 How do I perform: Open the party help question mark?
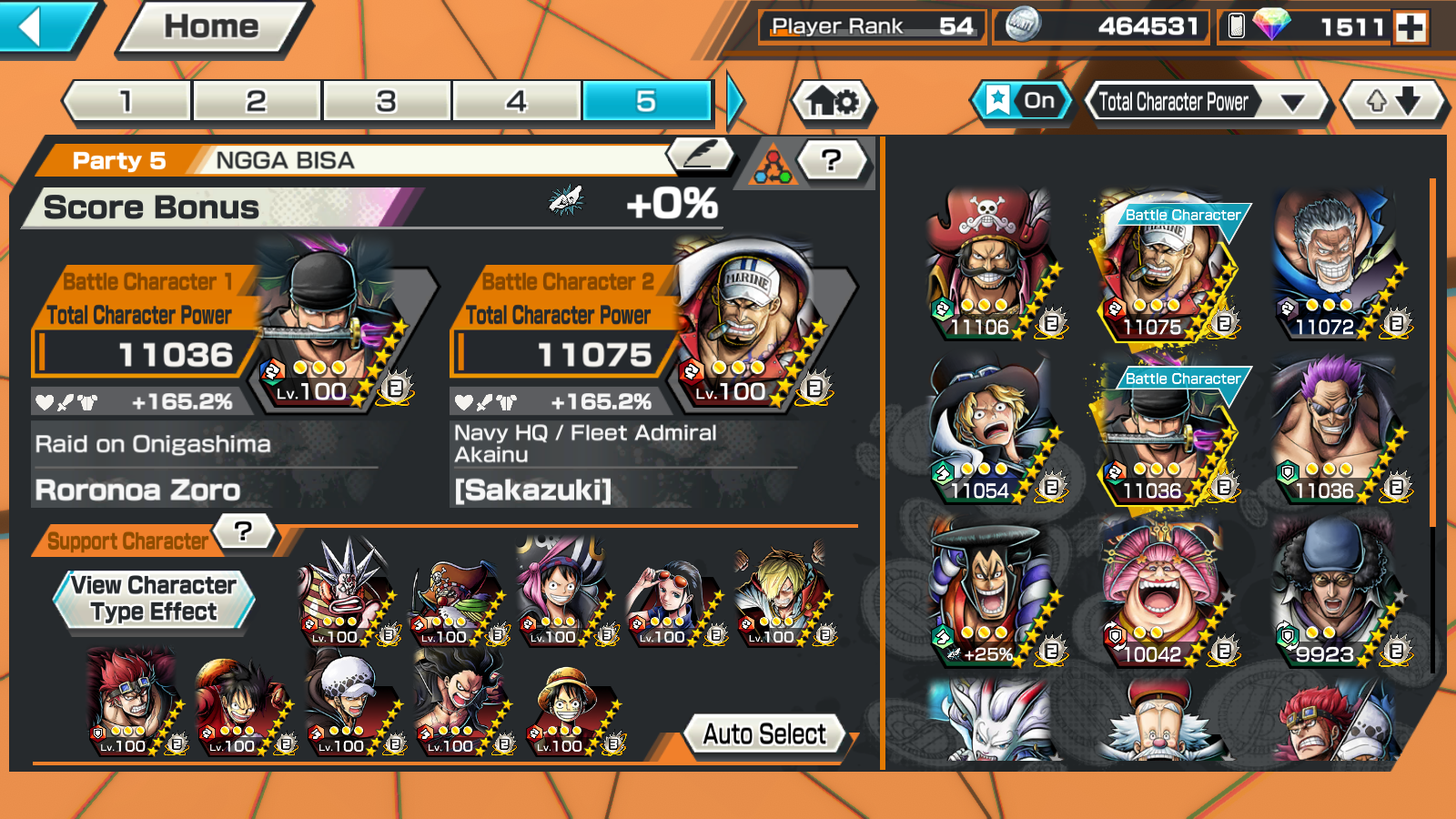pos(830,161)
